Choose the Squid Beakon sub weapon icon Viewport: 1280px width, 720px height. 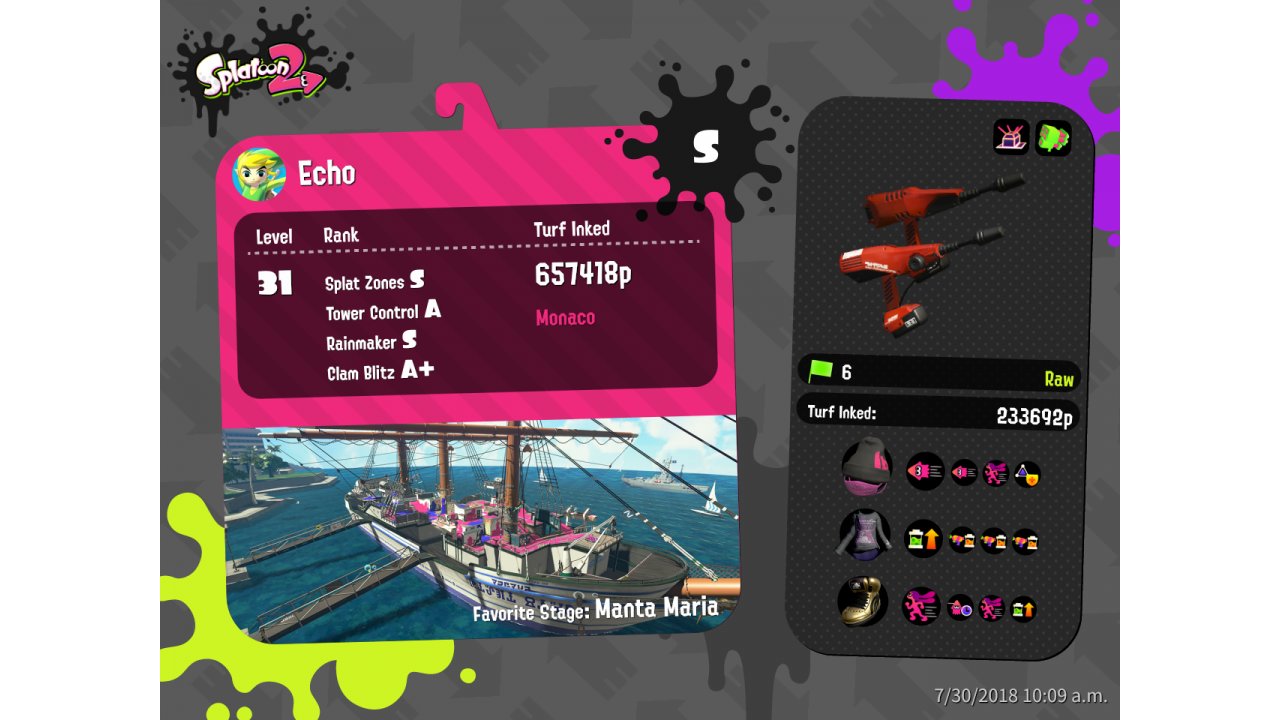coord(1011,137)
